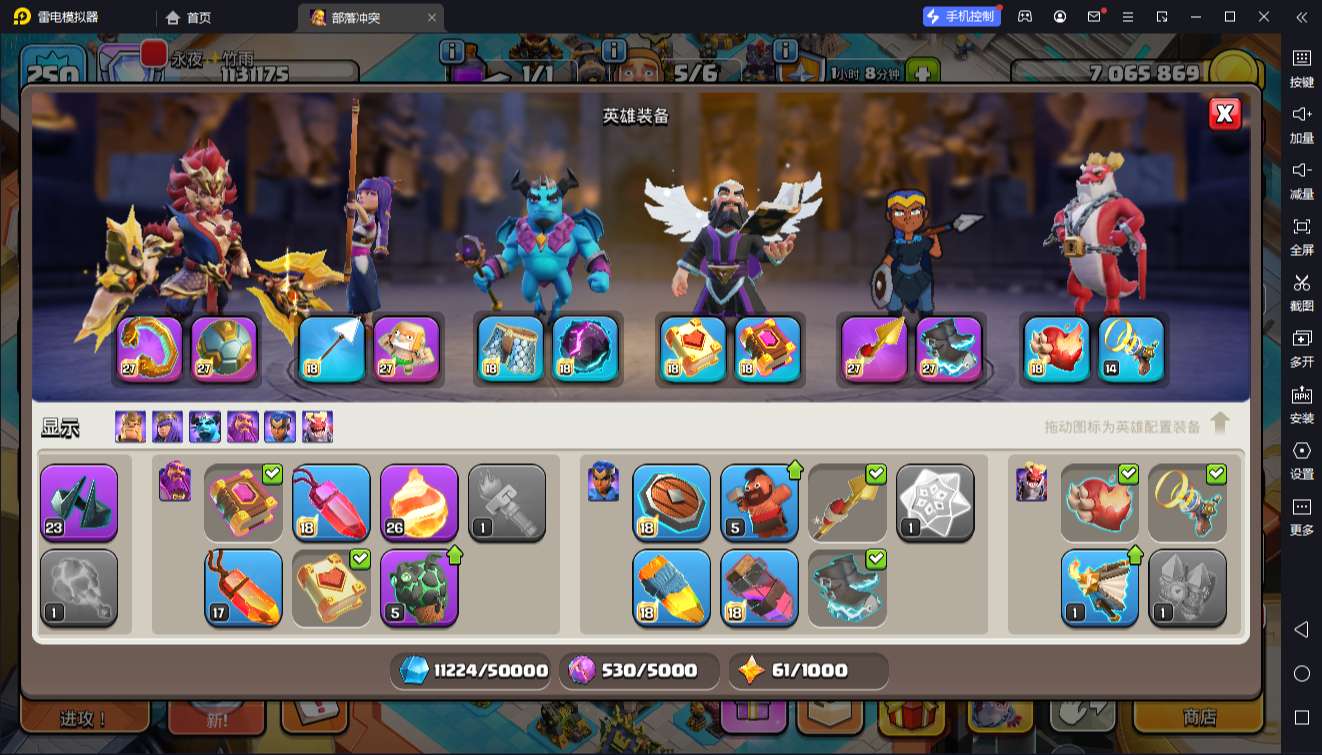Click the equipped Snake Bracelet slot
This screenshot has height=755, width=1322.
pyautogui.click(x=150, y=349)
